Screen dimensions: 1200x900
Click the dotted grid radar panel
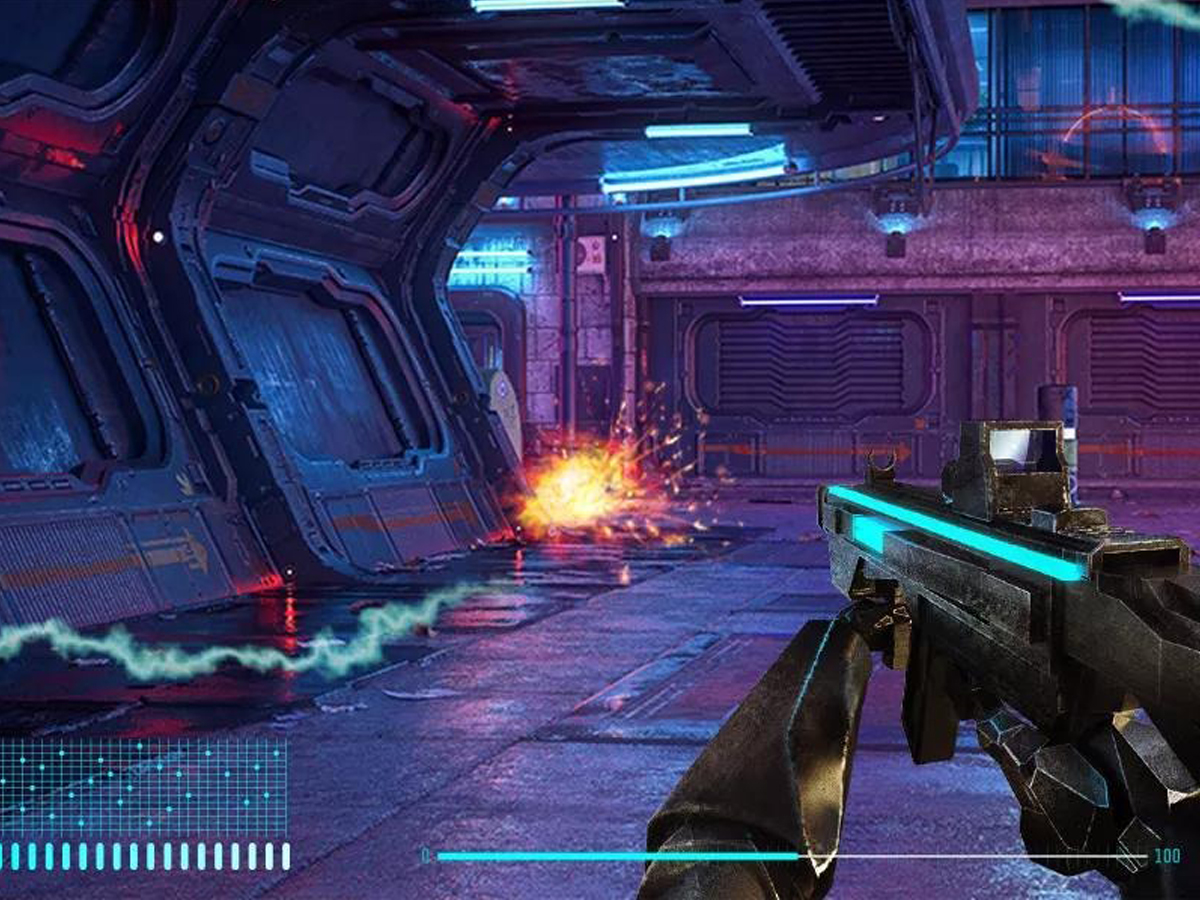pyautogui.click(x=143, y=787)
